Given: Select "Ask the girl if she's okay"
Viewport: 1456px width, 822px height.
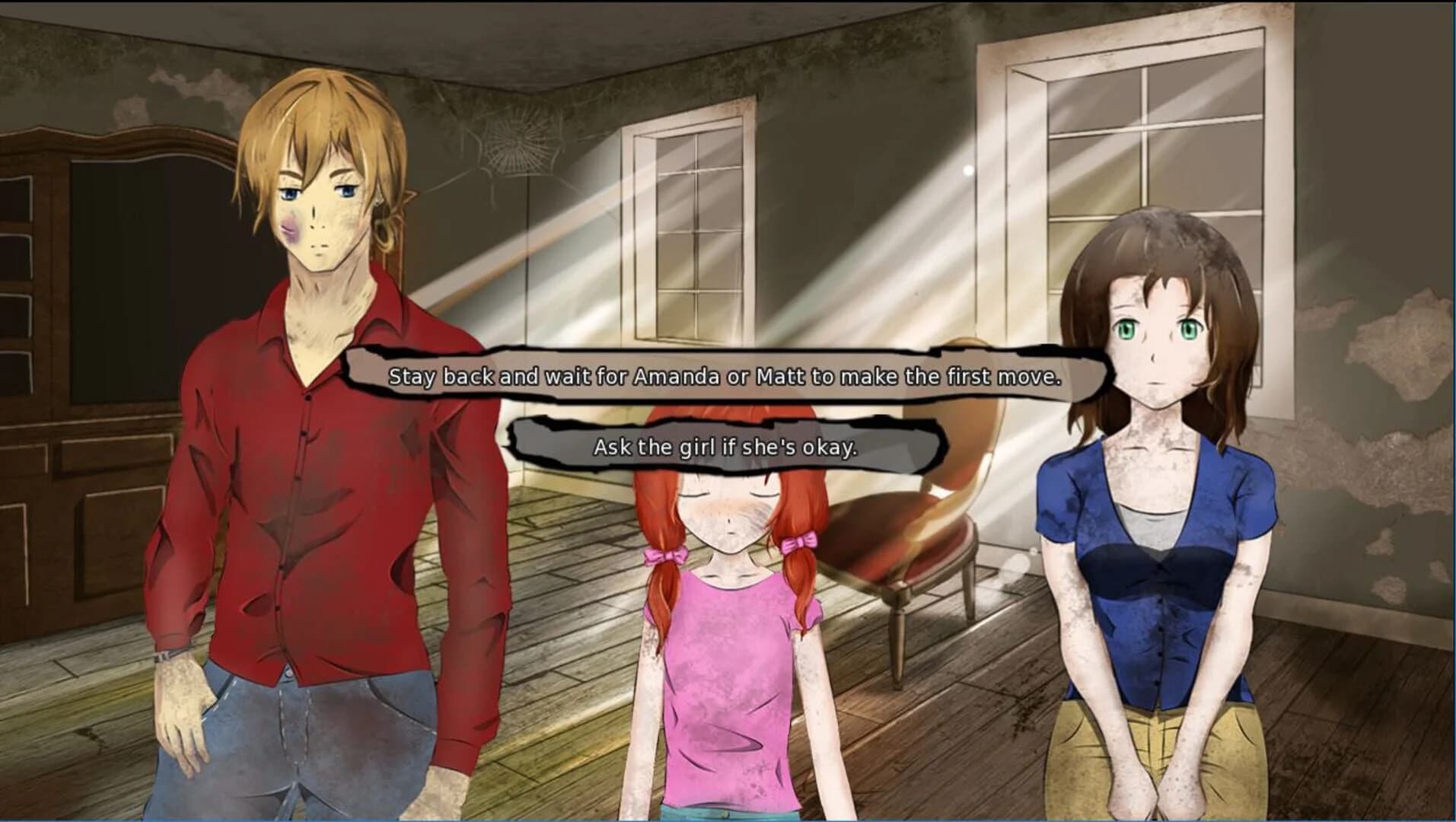Looking at the screenshot, I should pyautogui.click(x=725, y=449).
